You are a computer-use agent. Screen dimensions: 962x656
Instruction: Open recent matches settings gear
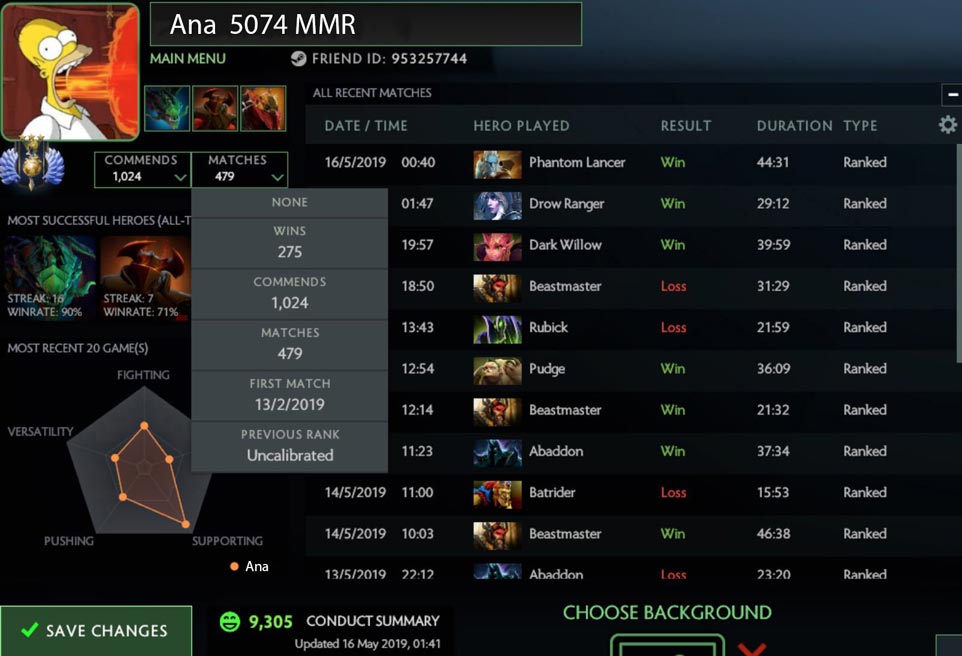point(947,125)
